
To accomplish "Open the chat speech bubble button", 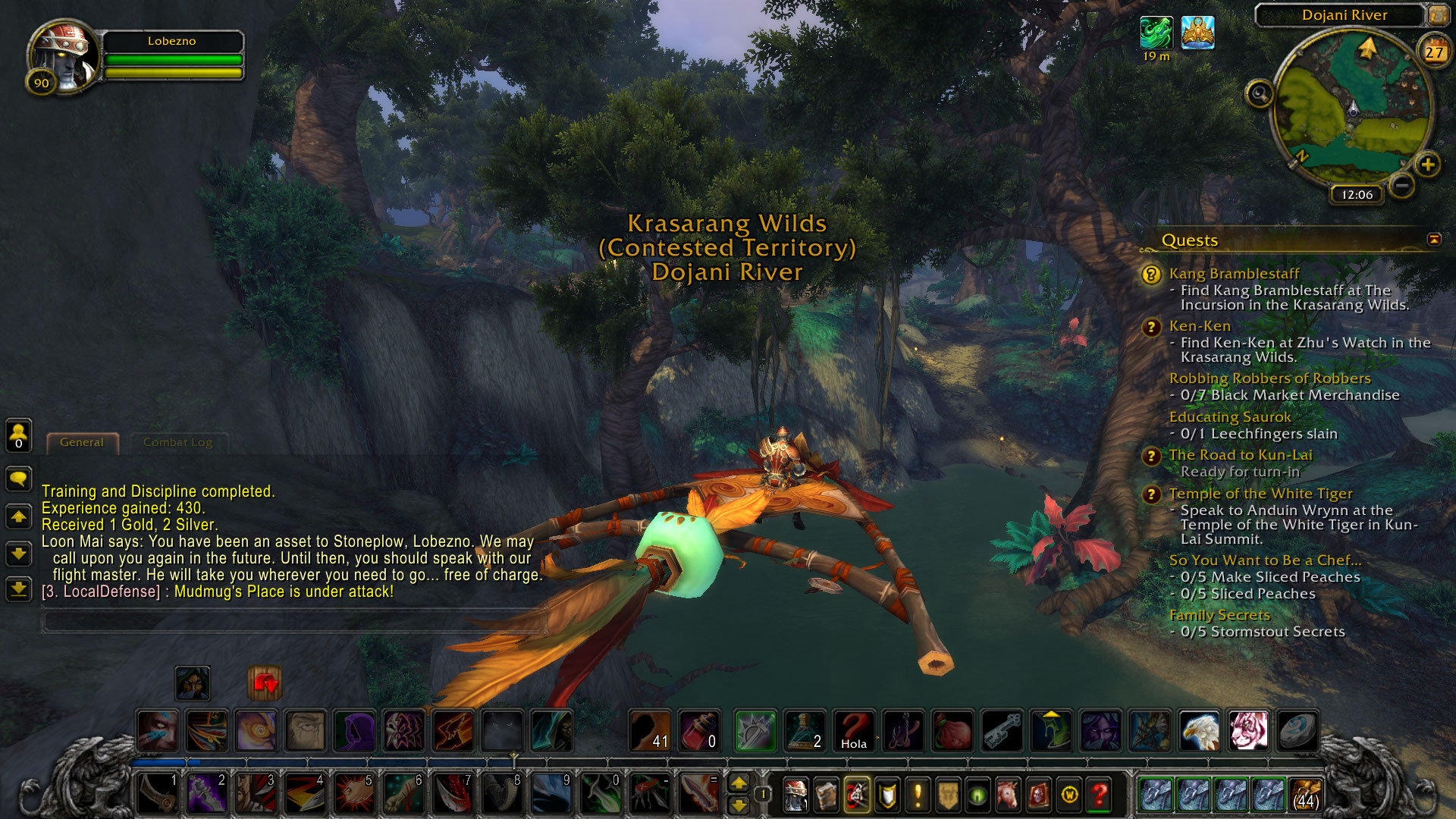I will (18, 479).
